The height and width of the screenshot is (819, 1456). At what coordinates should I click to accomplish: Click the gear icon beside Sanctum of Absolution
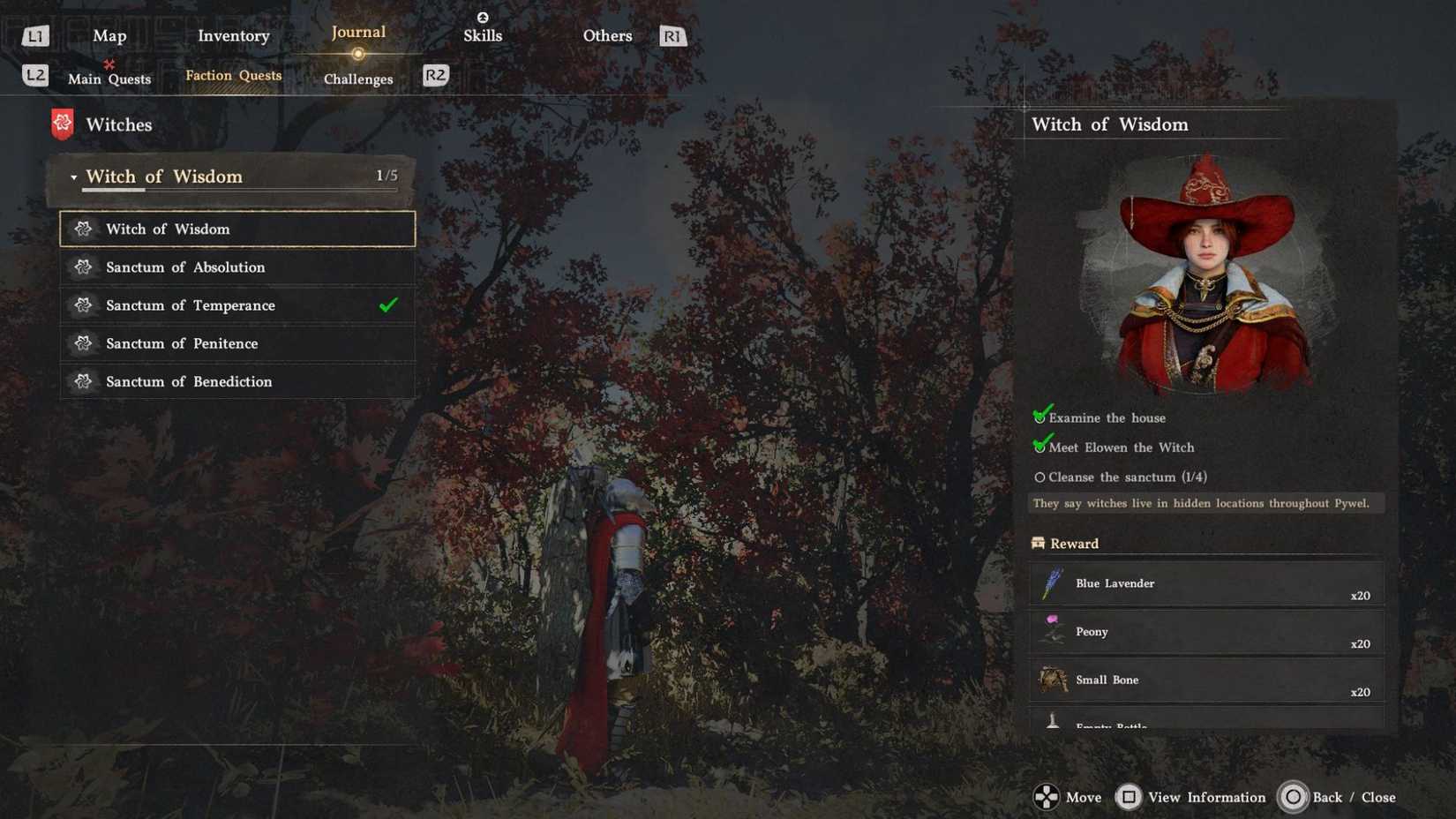(x=84, y=267)
